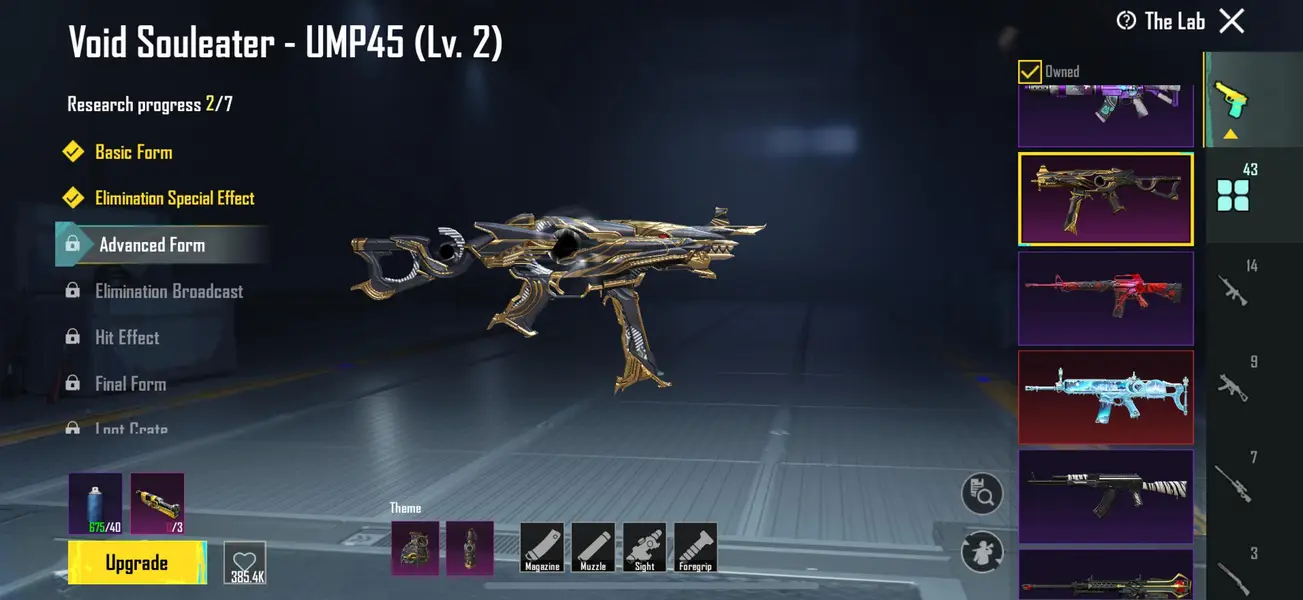Open the magnifier inspect weapon button
This screenshot has width=1303, height=600.
coord(982,493)
